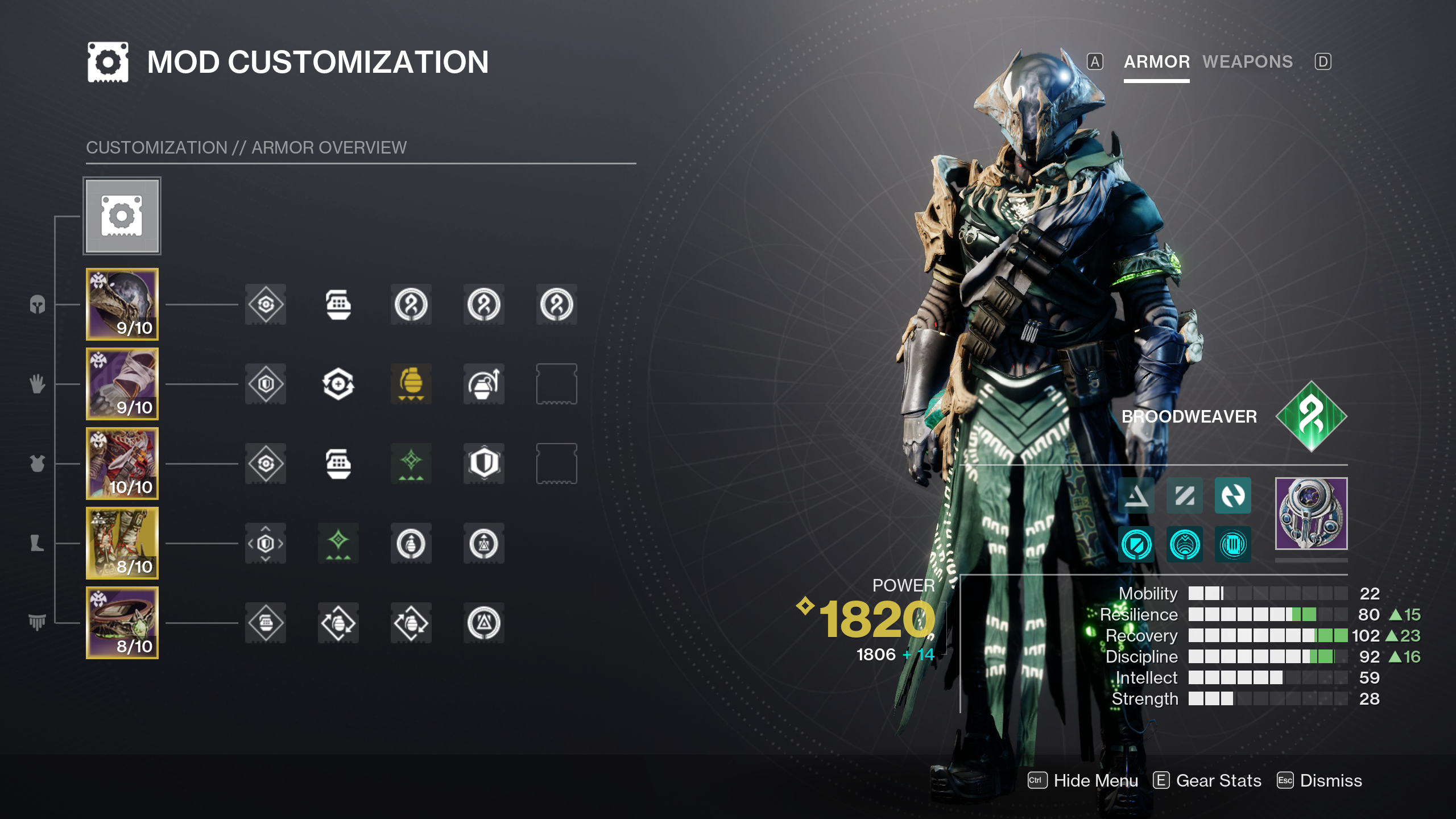
Task: Toggle the middle teal aspect icon
Action: [x=1185, y=495]
